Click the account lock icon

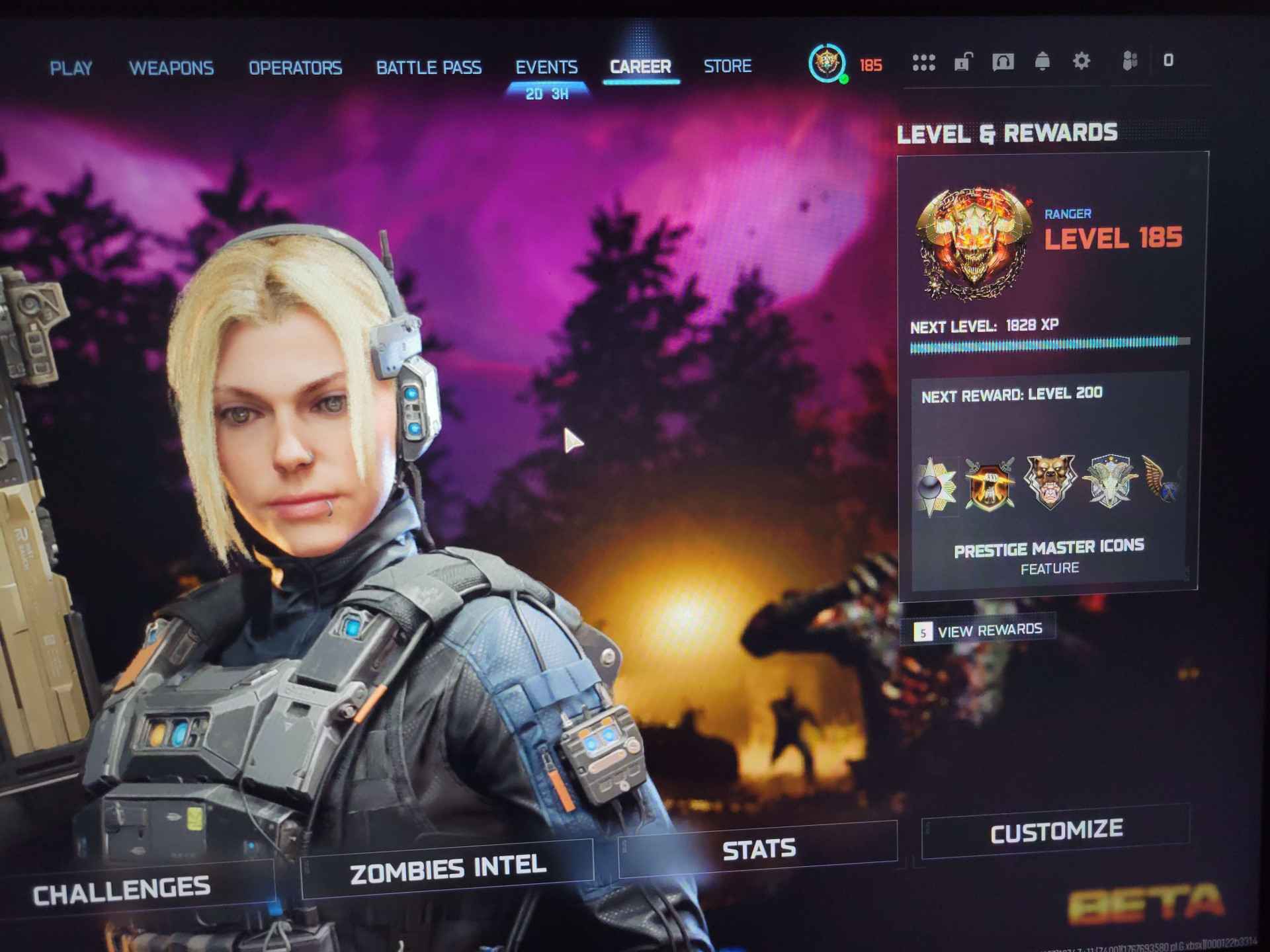tap(962, 61)
